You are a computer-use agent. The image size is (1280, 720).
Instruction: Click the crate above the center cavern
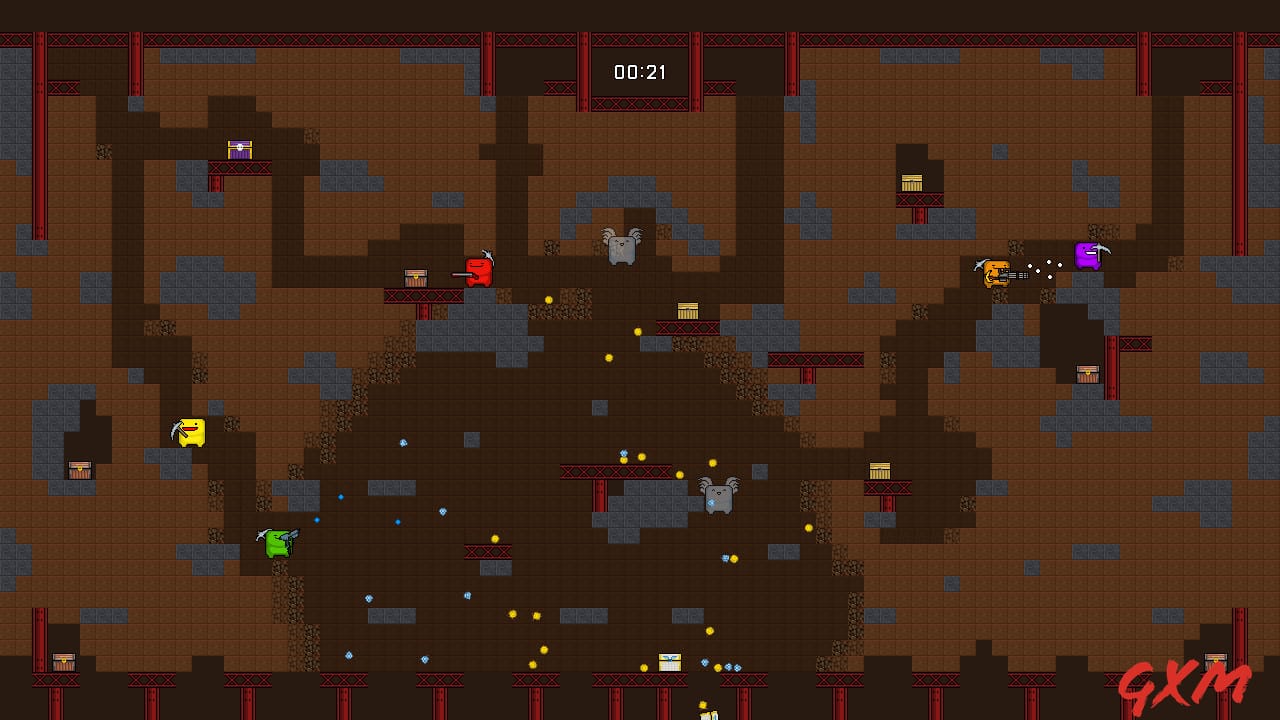688,310
